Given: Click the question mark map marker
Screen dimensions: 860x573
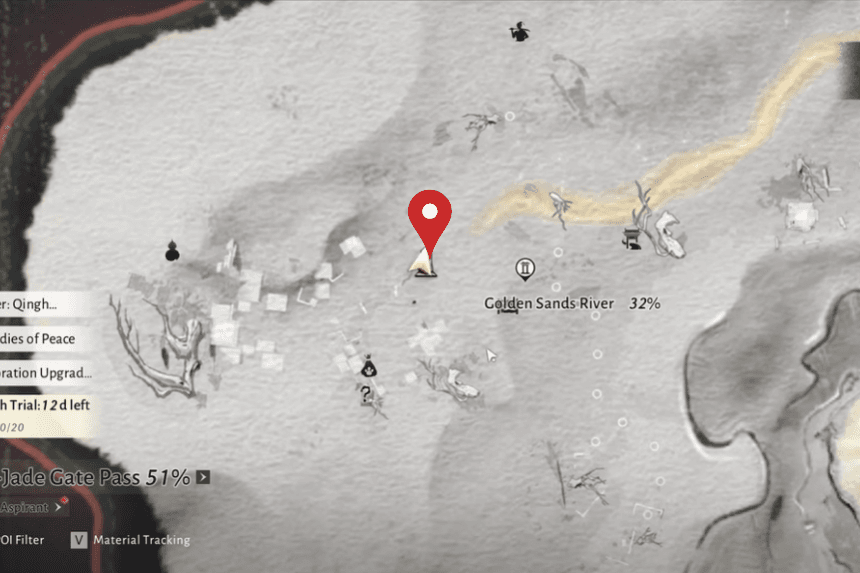Looking at the screenshot, I should (368, 396).
